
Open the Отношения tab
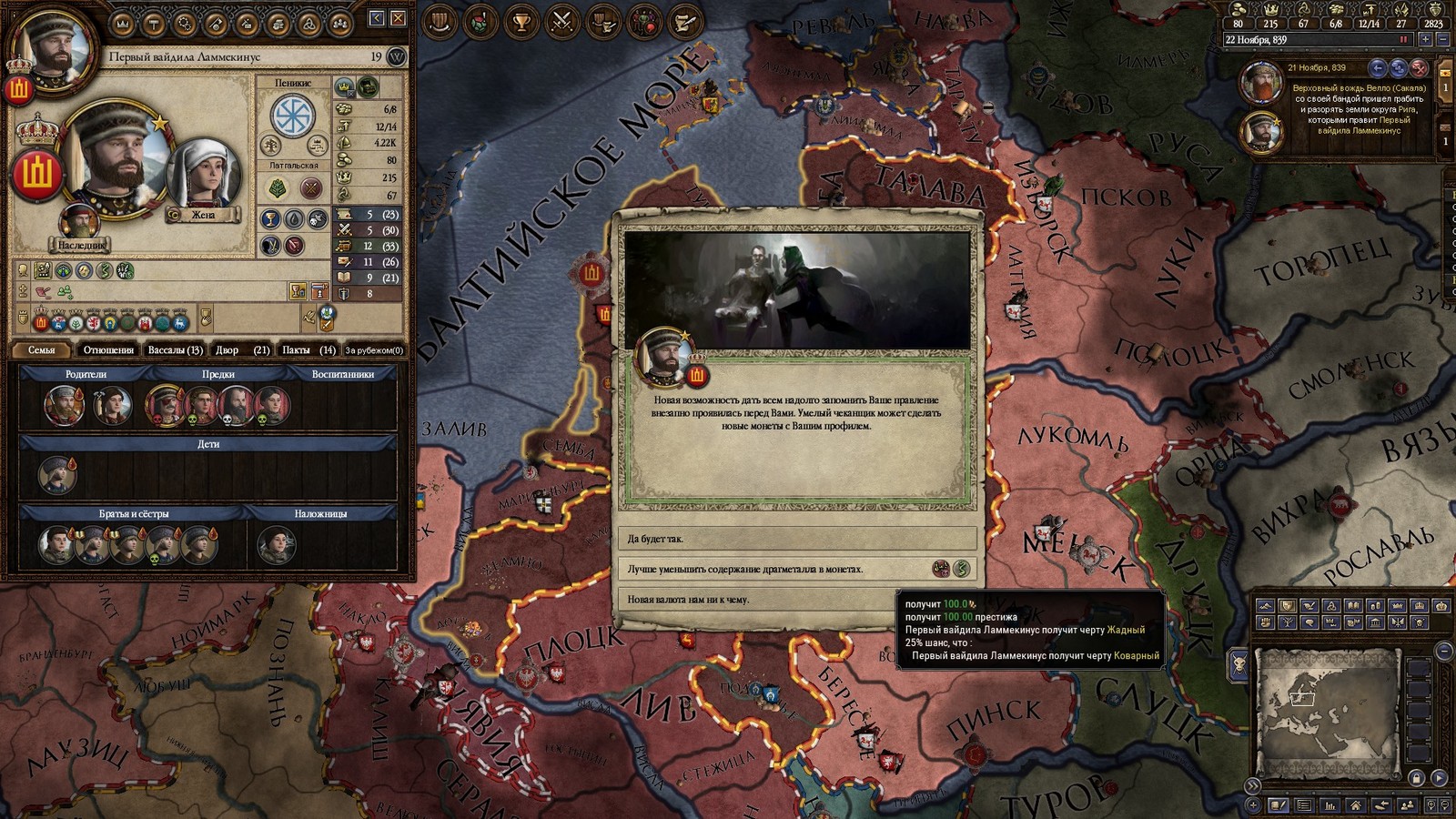(108, 349)
